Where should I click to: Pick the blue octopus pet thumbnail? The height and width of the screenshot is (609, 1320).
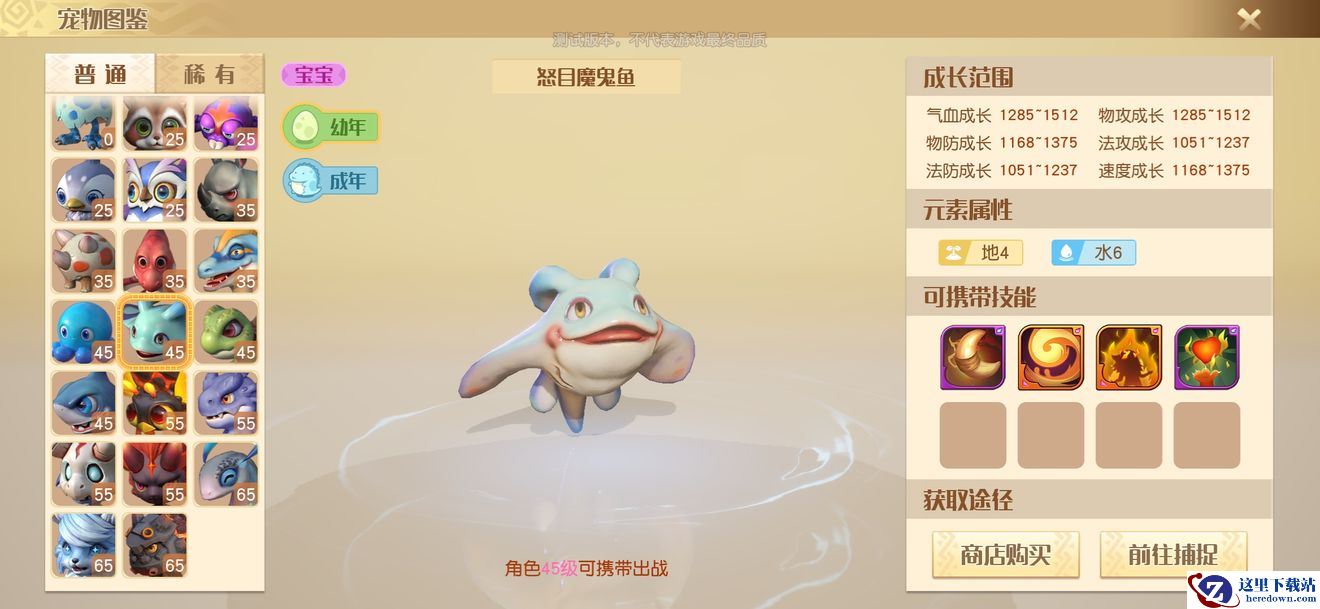pyautogui.click(x=84, y=332)
